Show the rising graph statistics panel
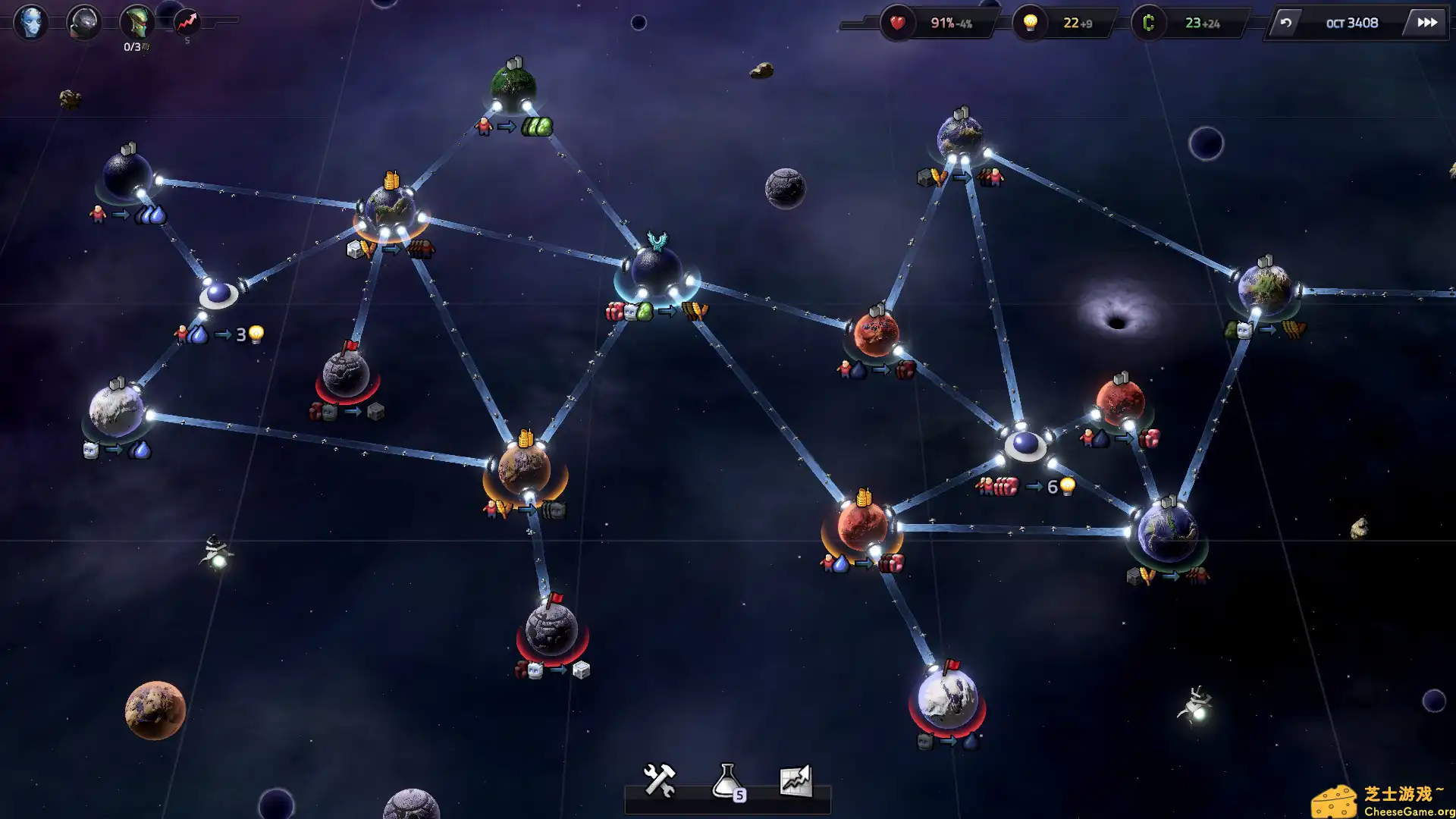 click(x=795, y=780)
